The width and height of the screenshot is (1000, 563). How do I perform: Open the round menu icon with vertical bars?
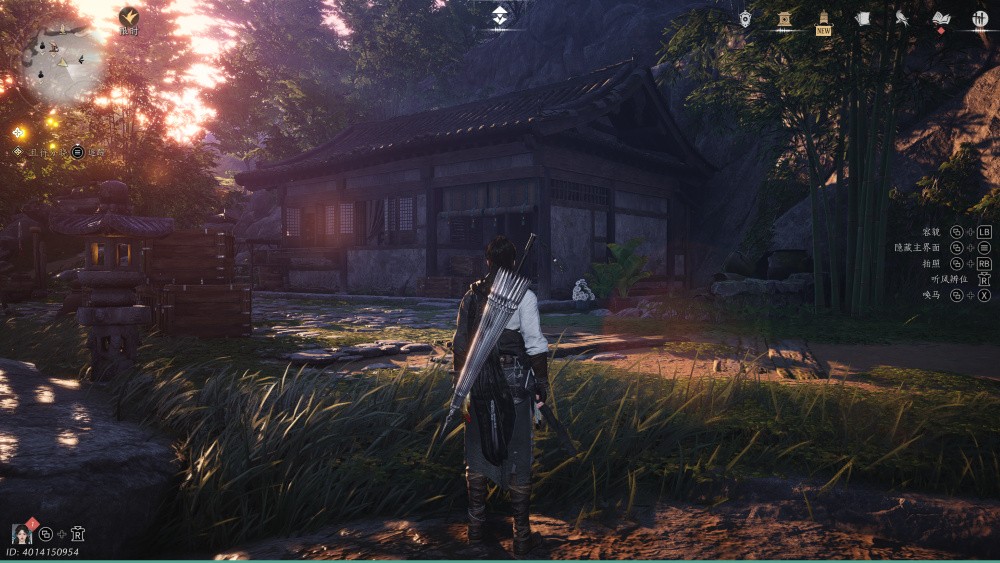(x=980, y=18)
